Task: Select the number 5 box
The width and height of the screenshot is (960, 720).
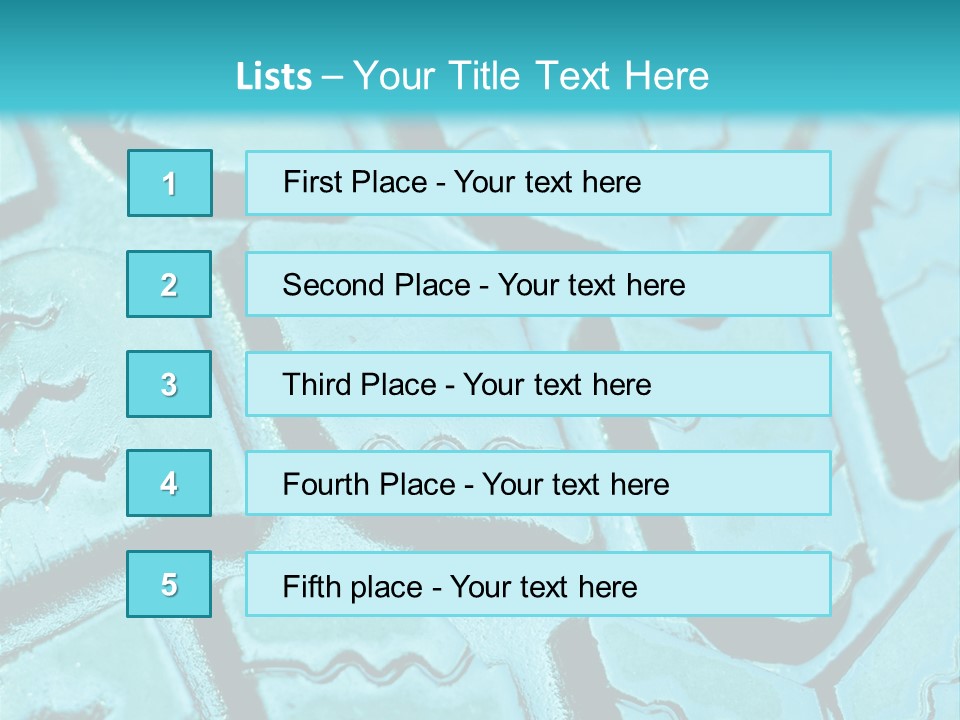Action: pyautogui.click(x=169, y=584)
